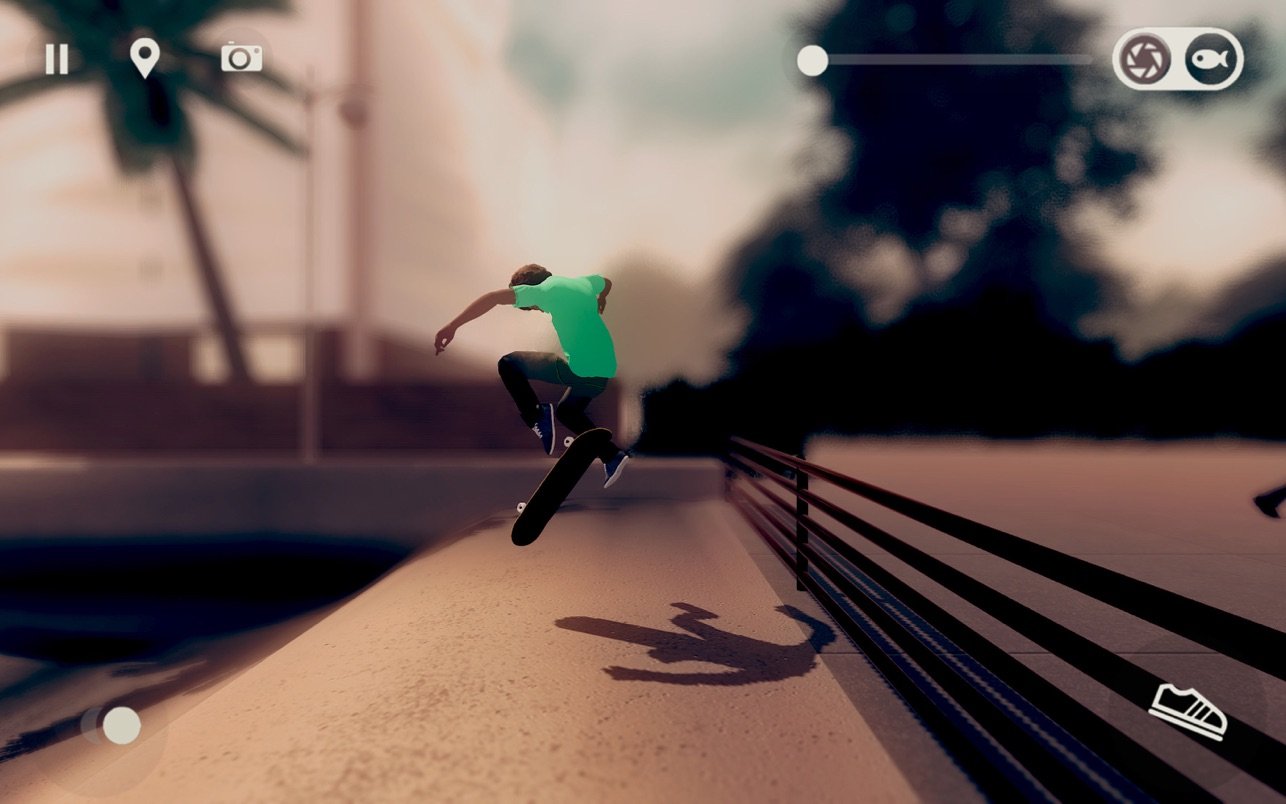Tap the sneaker shoe button
Screen dimensions: 1286x804
(x=1187, y=710)
